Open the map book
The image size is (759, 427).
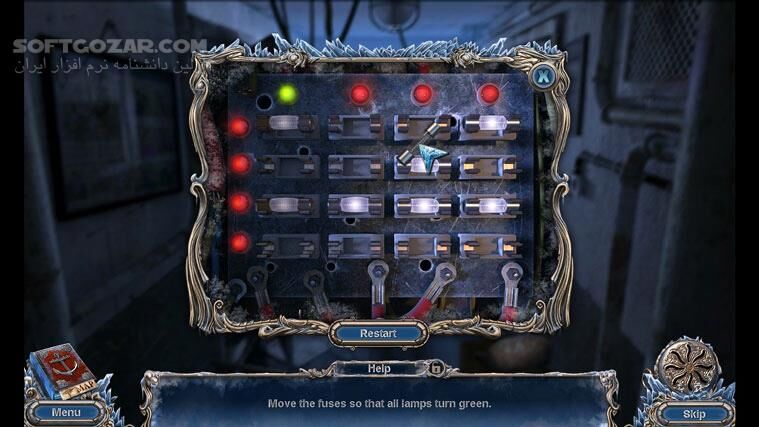pos(62,374)
